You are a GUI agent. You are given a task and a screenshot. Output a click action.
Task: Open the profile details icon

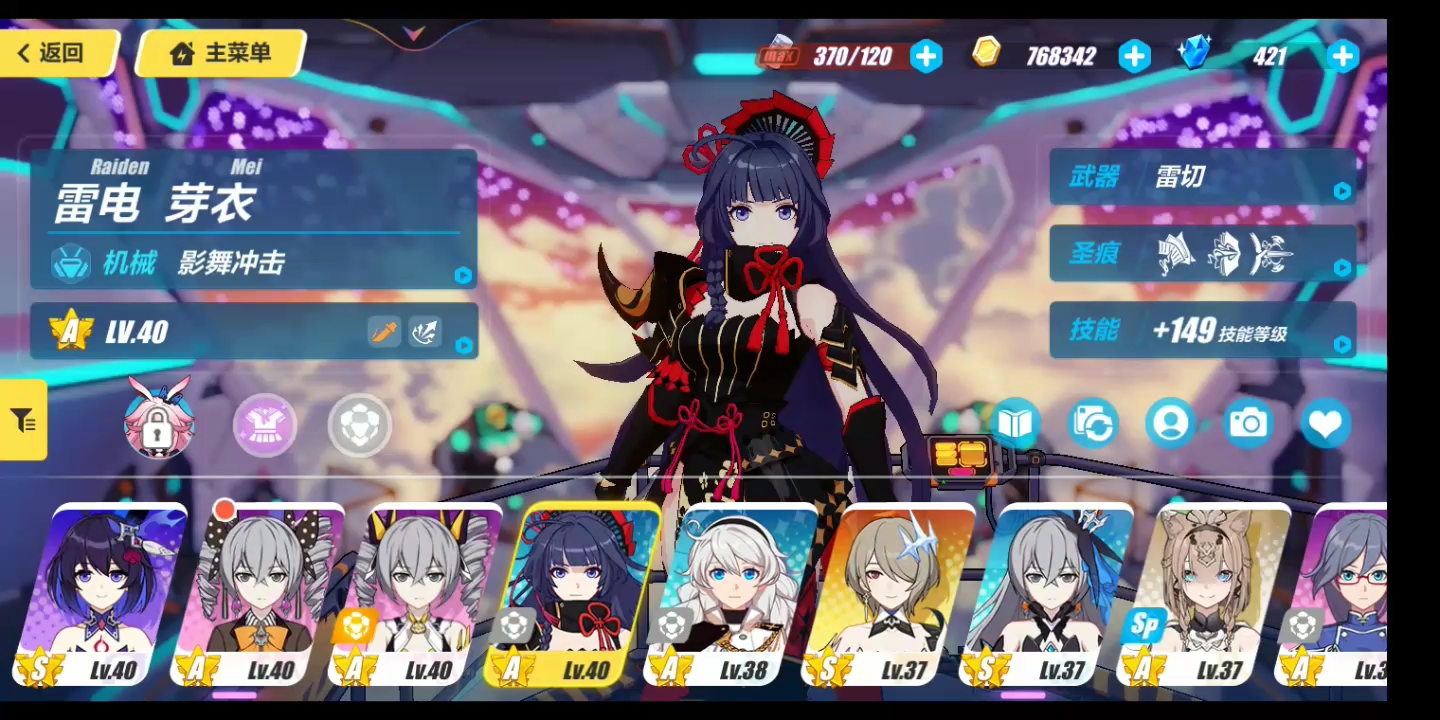tap(1170, 423)
